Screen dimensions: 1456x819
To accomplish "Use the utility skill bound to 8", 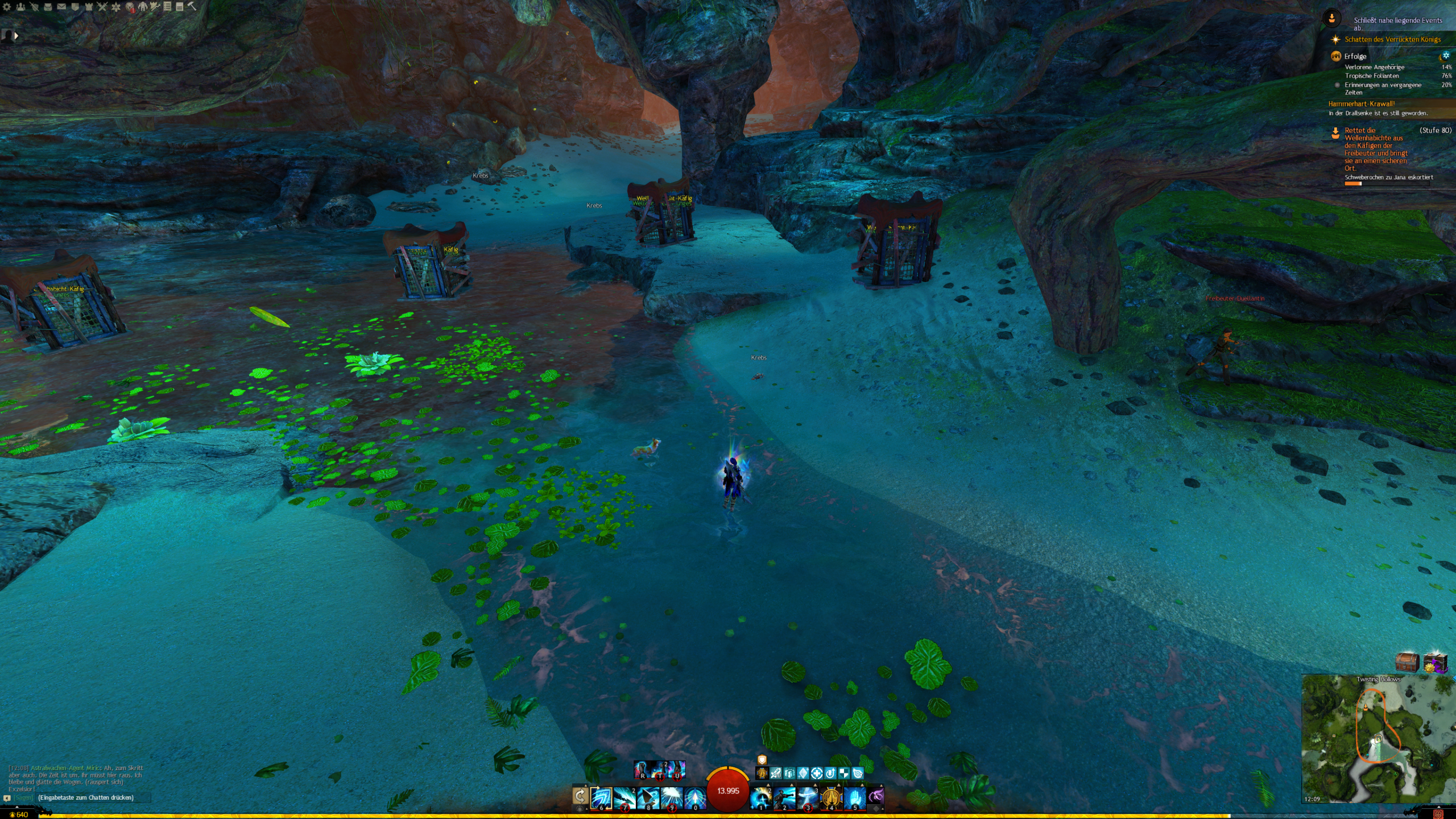I will [x=648, y=797].
